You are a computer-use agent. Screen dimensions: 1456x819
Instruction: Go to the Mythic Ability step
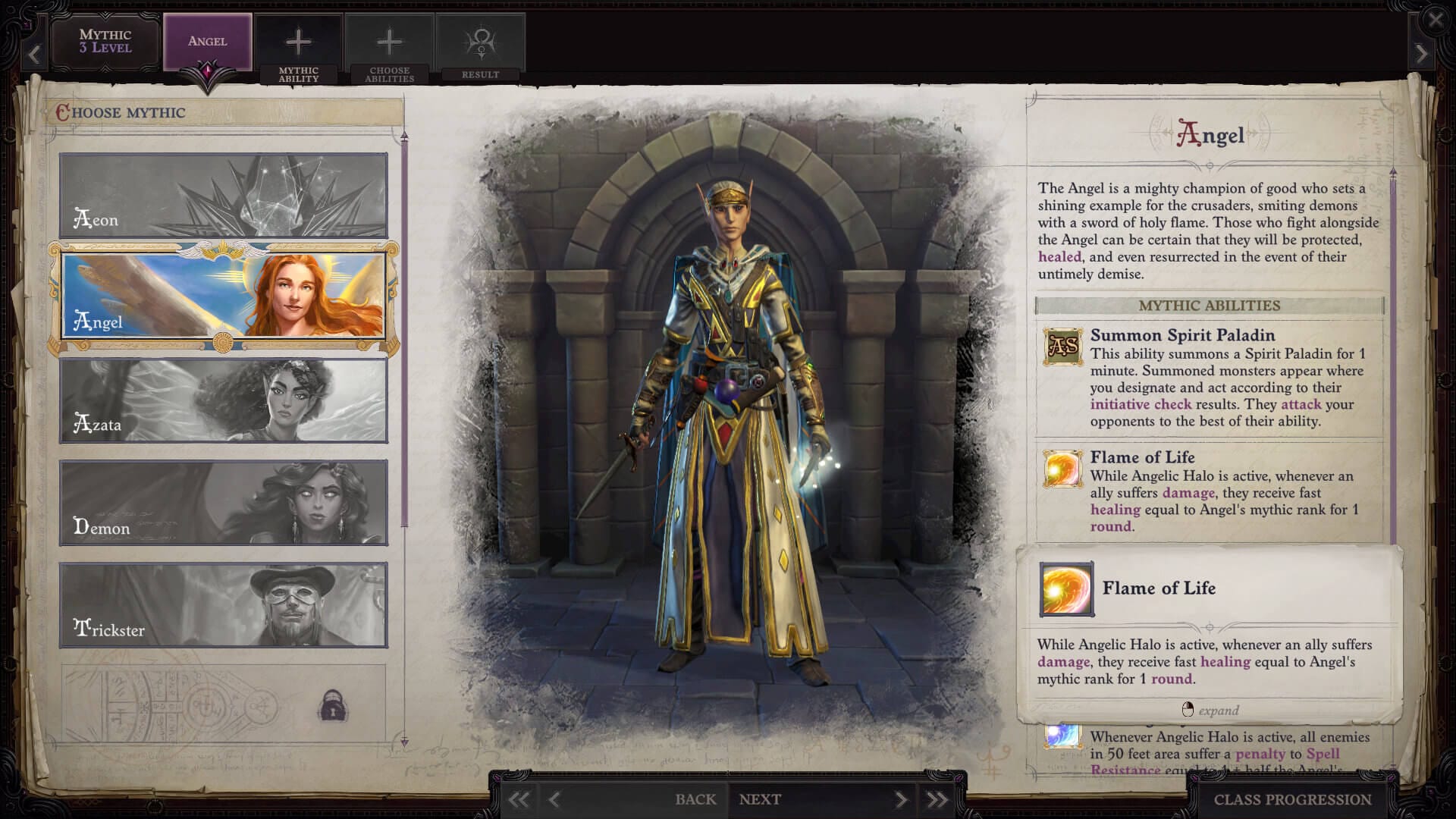pos(298,49)
